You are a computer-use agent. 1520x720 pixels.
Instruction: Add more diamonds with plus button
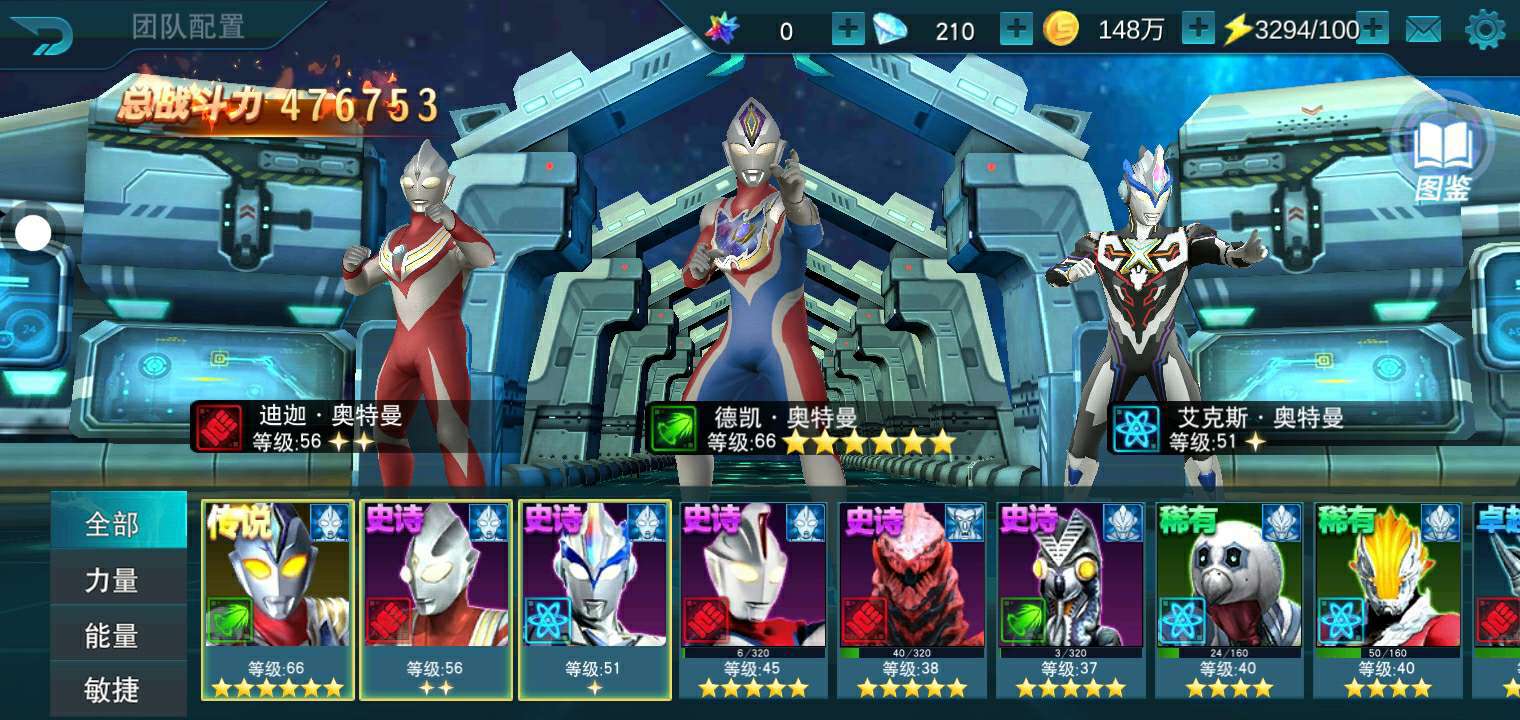point(1016,30)
